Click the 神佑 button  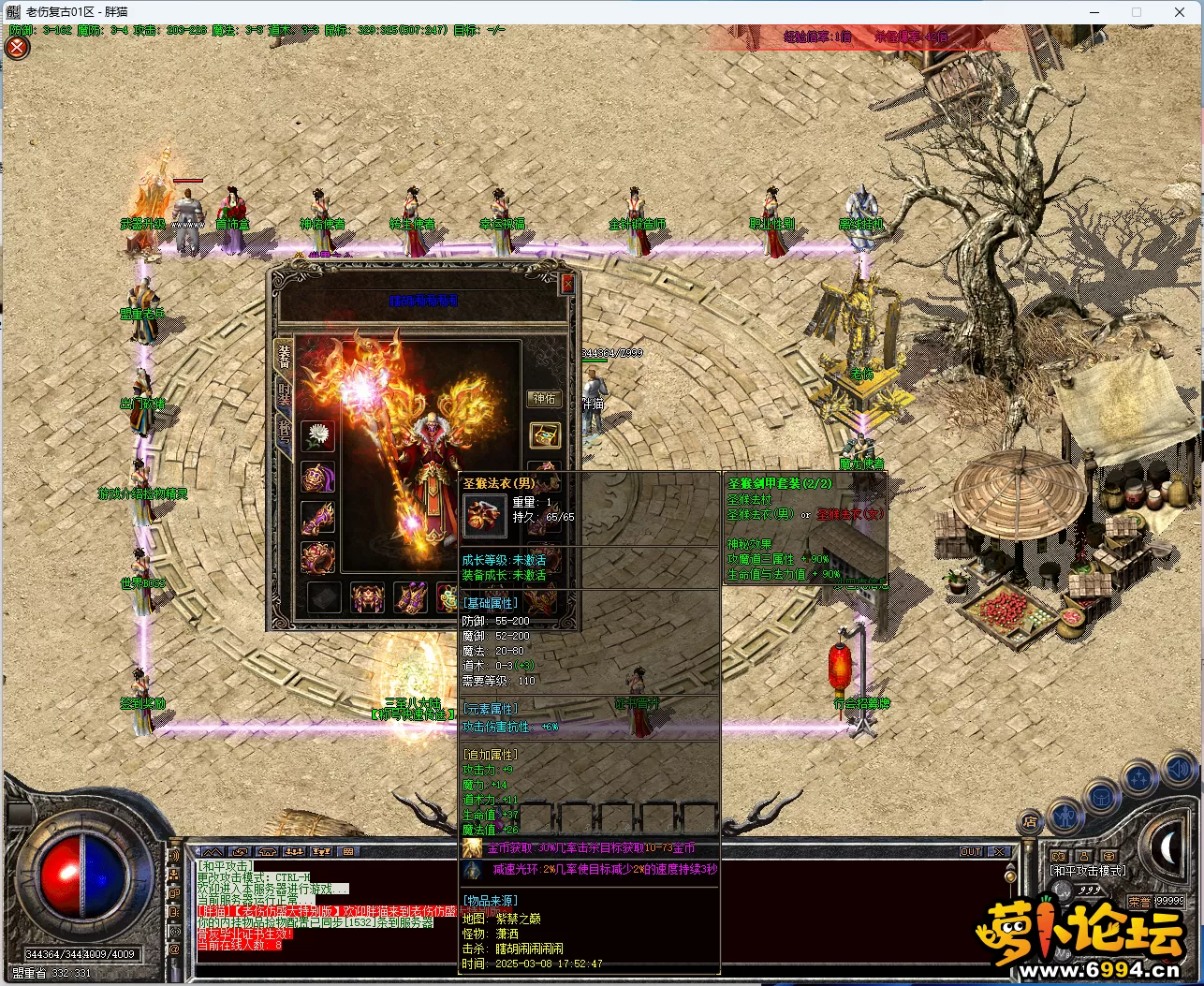tap(544, 399)
